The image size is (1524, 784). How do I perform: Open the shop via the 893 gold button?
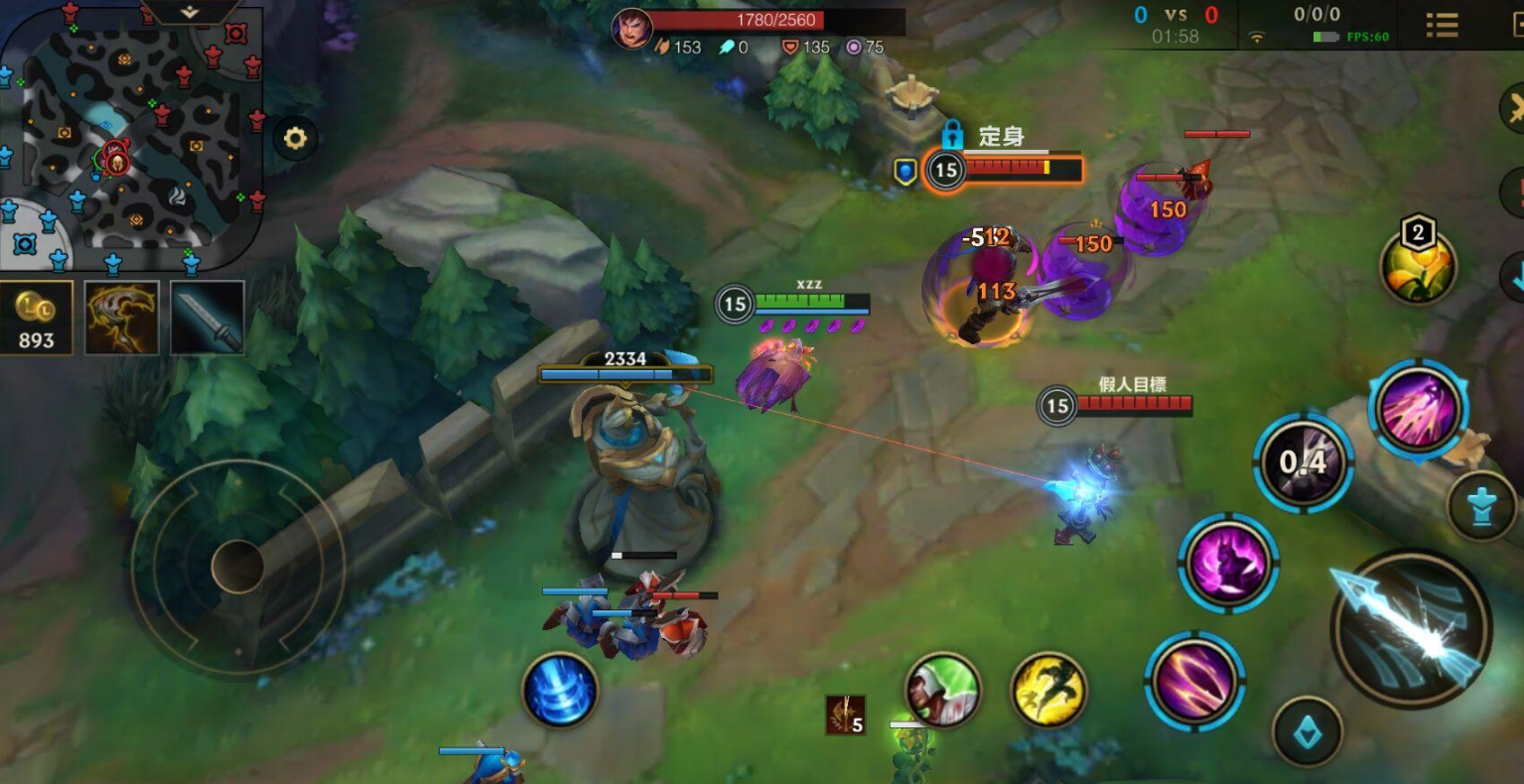[x=36, y=318]
